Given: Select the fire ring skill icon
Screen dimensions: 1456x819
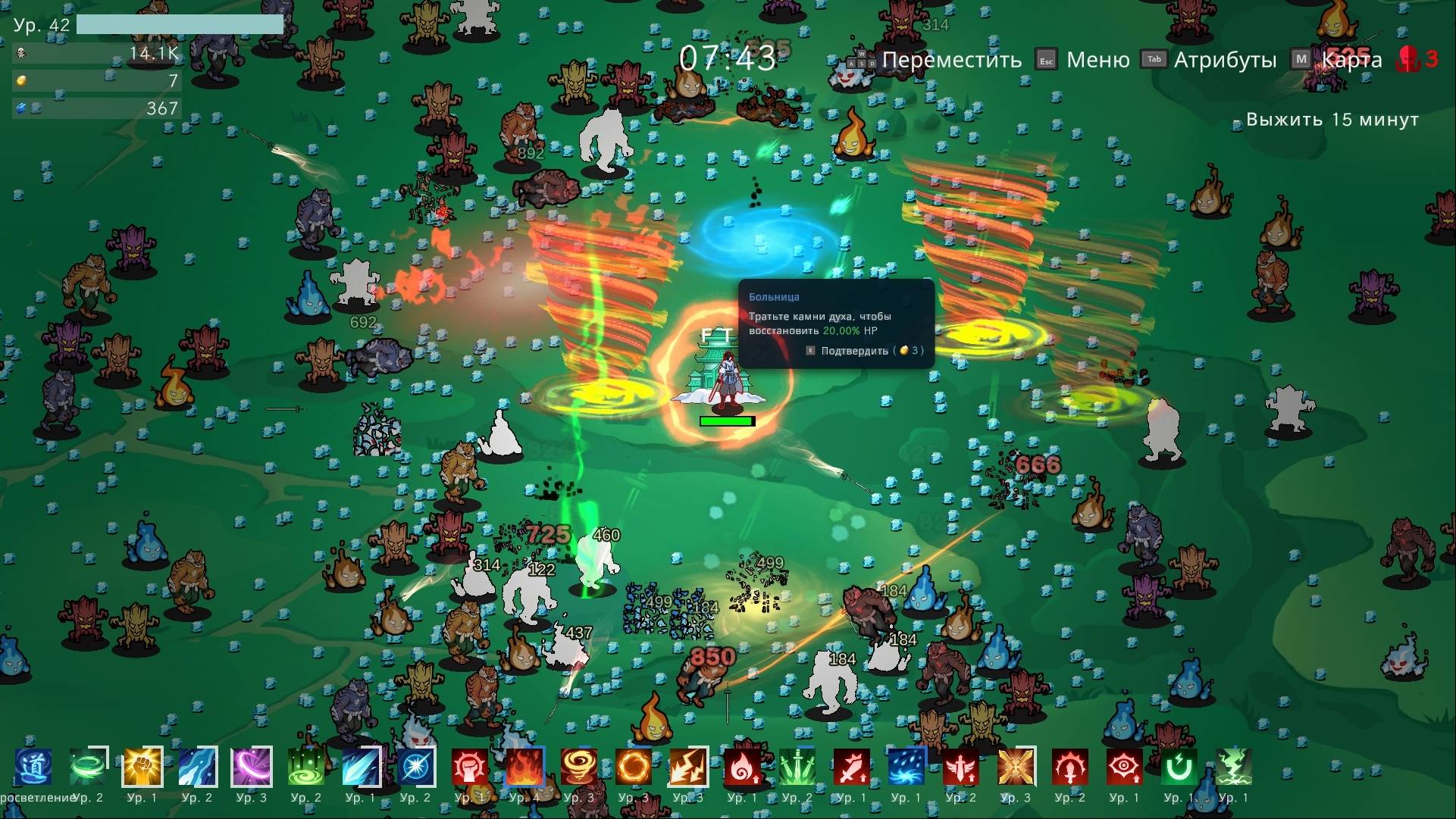Looking at the screenshot, I should (634, 767).
